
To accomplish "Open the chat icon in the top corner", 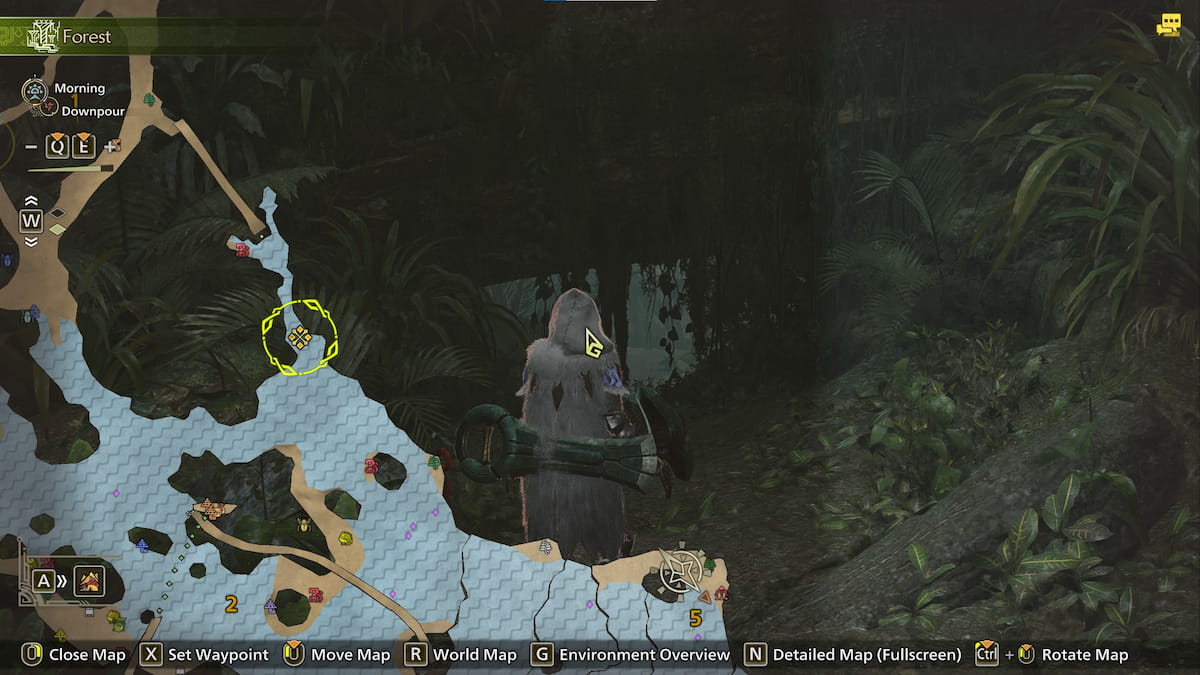I will coord(1167,26).
